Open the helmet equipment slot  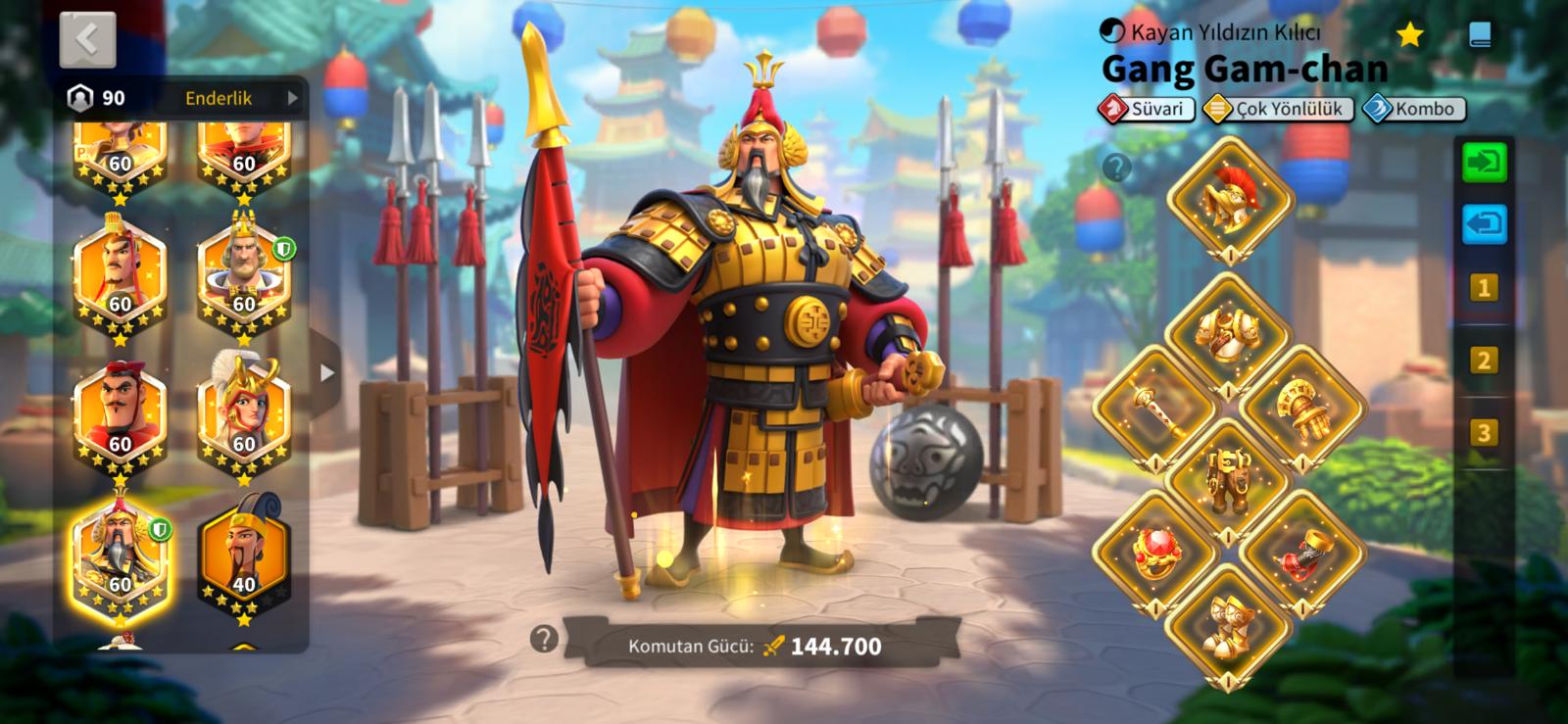(1228, 200)
